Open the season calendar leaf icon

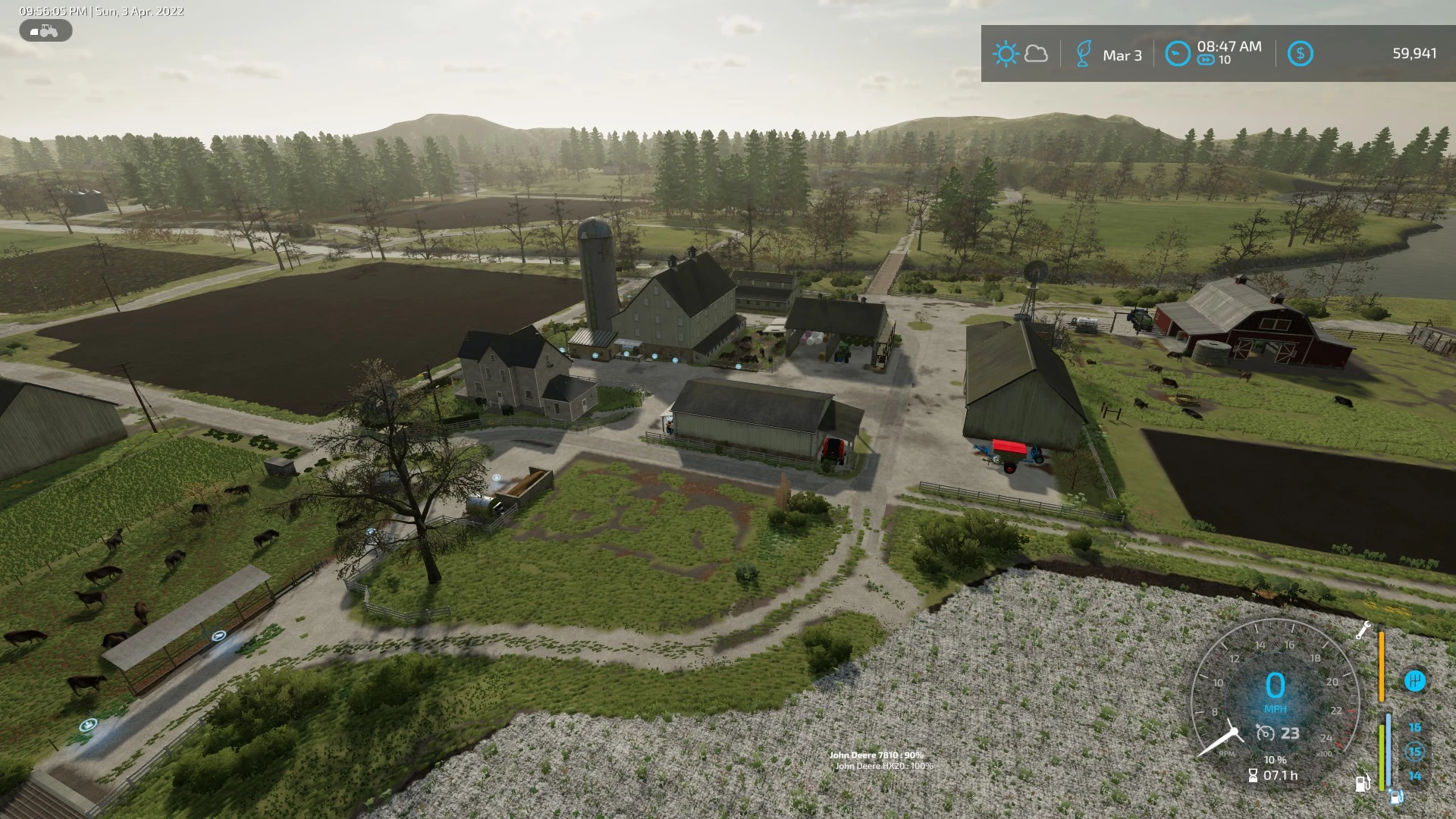pyautogui.click(x=1084, y=55)
